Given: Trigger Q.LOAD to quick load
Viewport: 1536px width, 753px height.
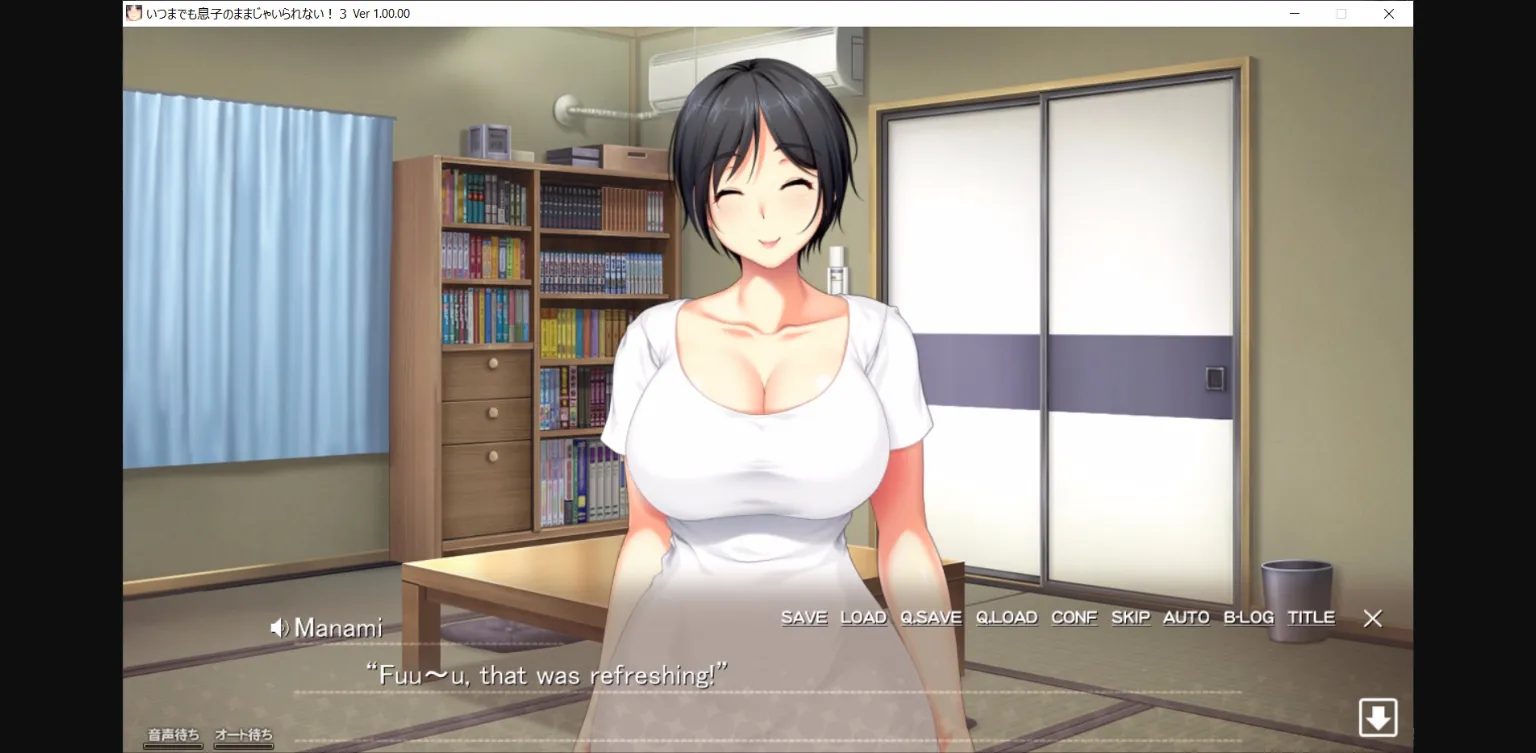Looking at the screenshot, I should tap(1006, 617).
